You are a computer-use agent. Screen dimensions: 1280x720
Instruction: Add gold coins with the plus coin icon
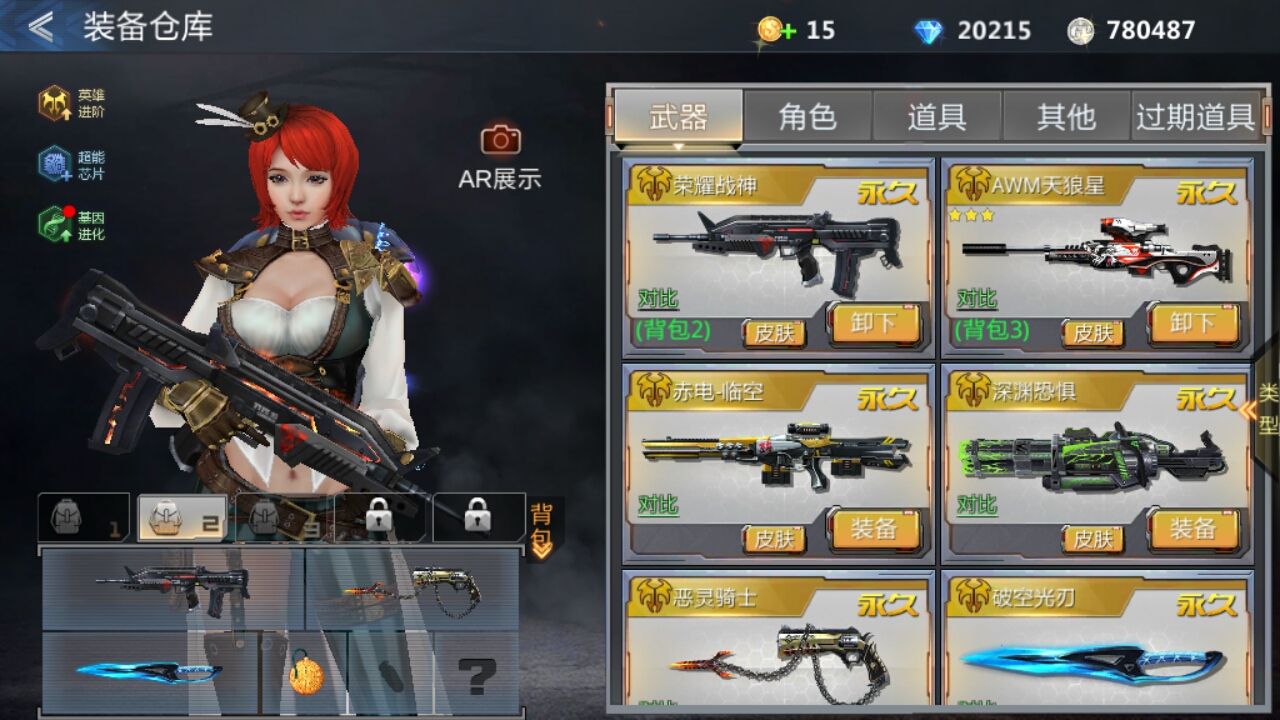pos(775,30)
